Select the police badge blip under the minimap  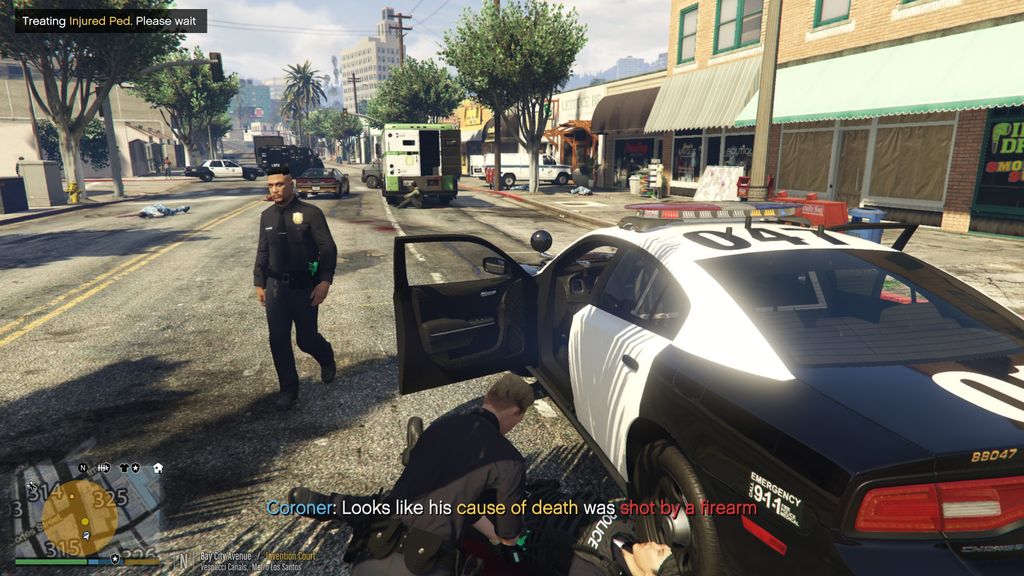point(115,558)
